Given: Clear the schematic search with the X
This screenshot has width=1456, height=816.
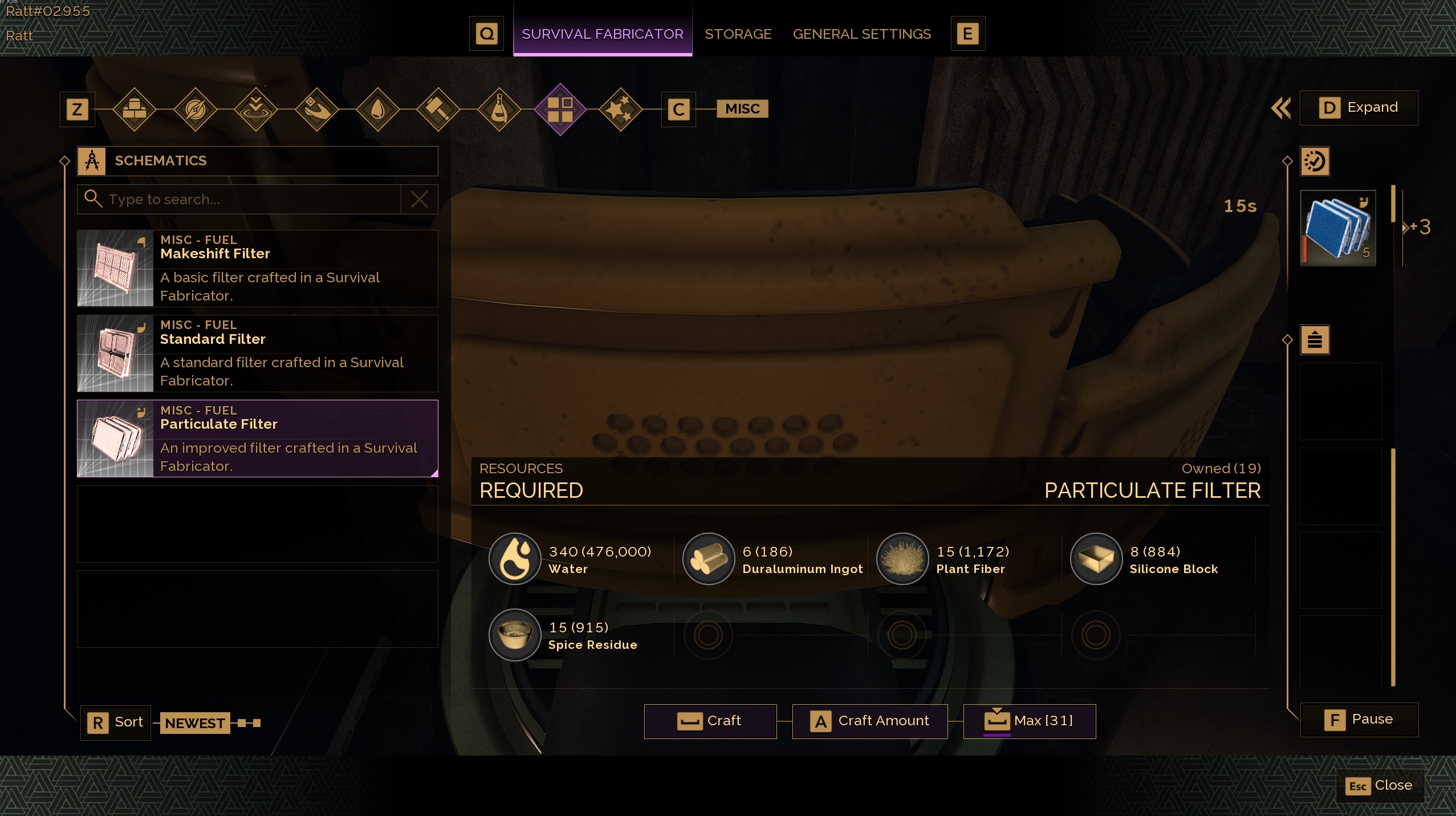Looking at the screenshot, I should [420, 200].
